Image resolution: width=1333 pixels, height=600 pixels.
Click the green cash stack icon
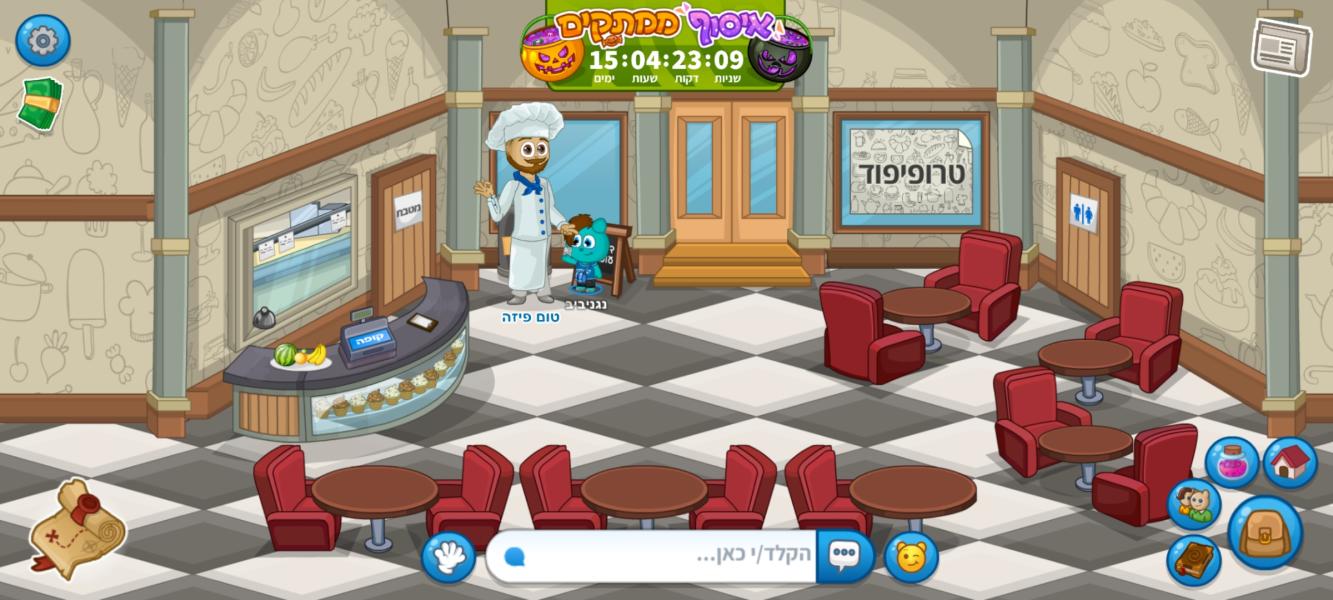tap(40, 103)
